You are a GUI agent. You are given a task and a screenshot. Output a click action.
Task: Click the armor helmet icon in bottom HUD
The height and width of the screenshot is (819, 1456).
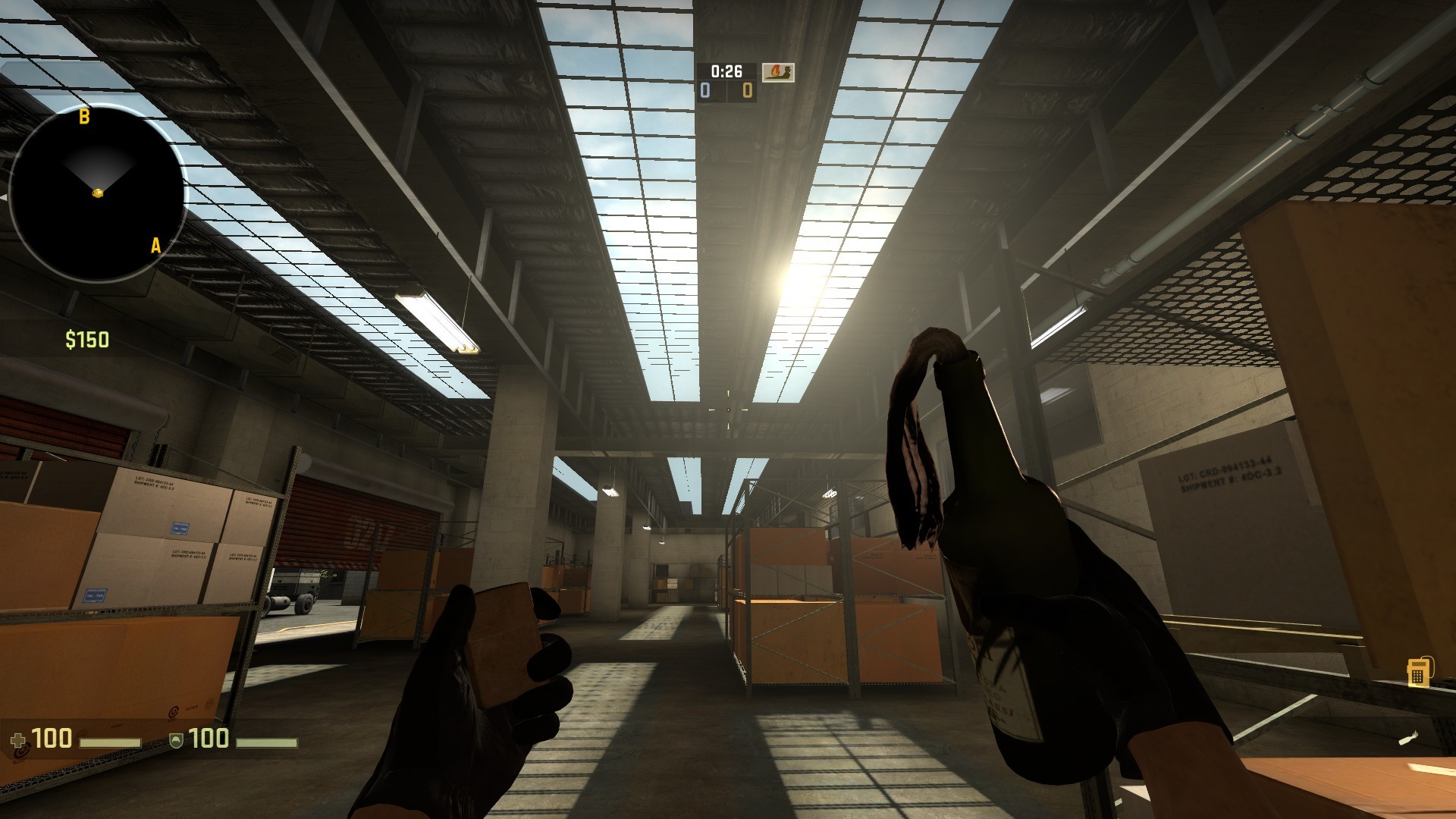[177, 741]
